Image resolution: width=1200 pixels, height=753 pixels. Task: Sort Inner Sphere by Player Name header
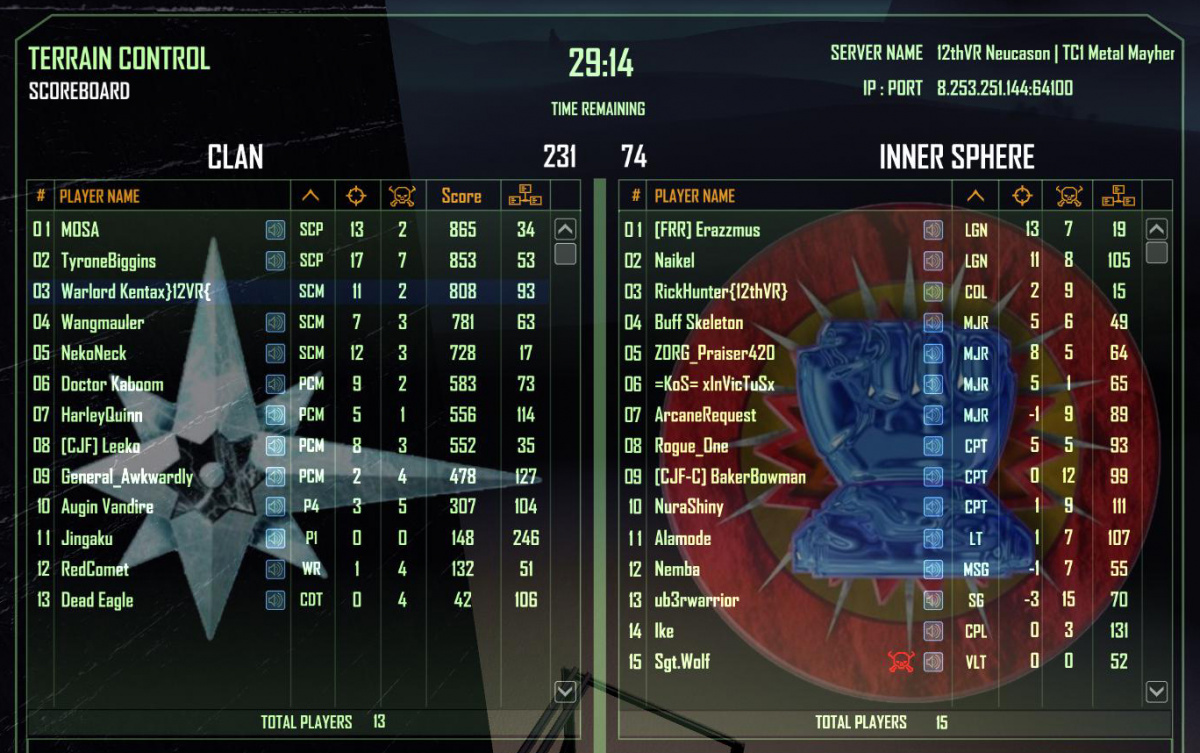[x=694, y=196]
